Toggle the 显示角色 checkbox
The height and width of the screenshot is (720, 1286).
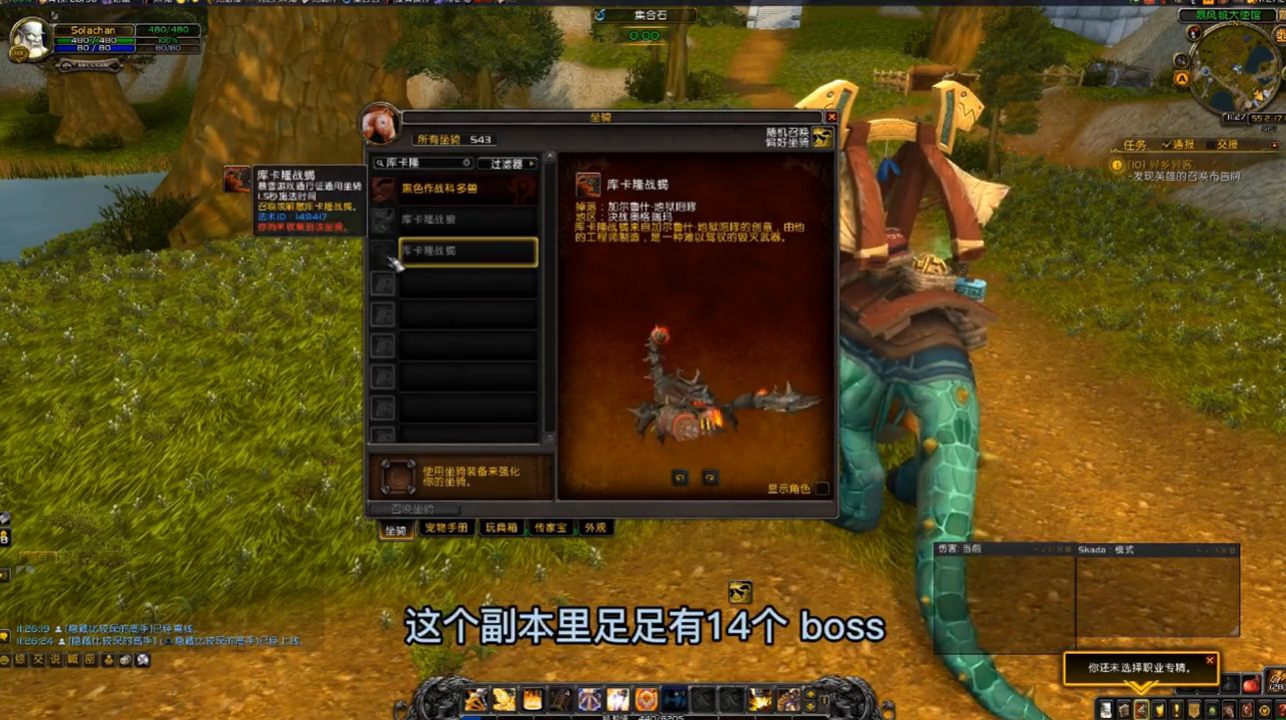822,489
